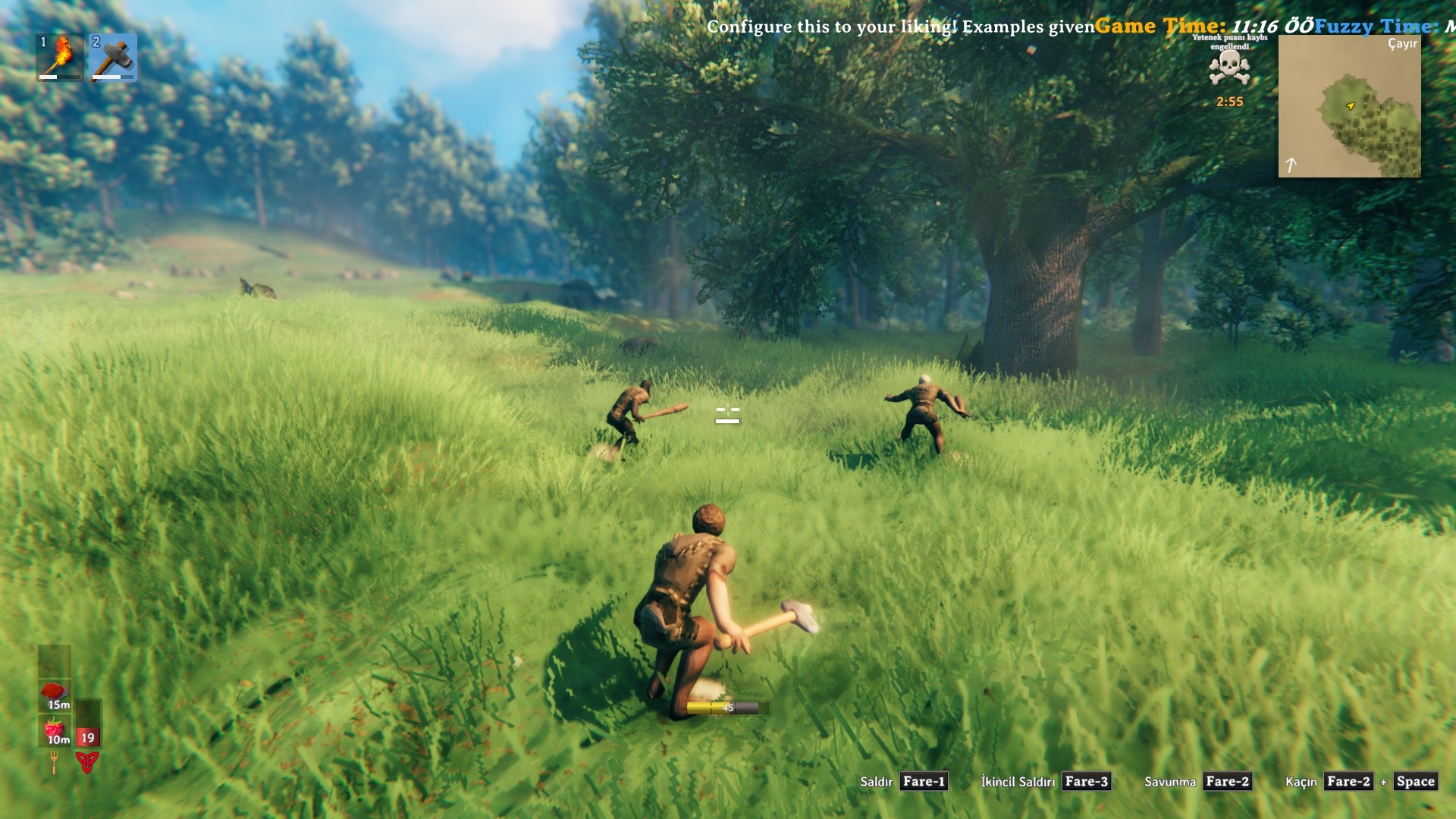The image size is (1456, 819).
Task: Click the cooked meat food icon
Action: pos(55,695)
